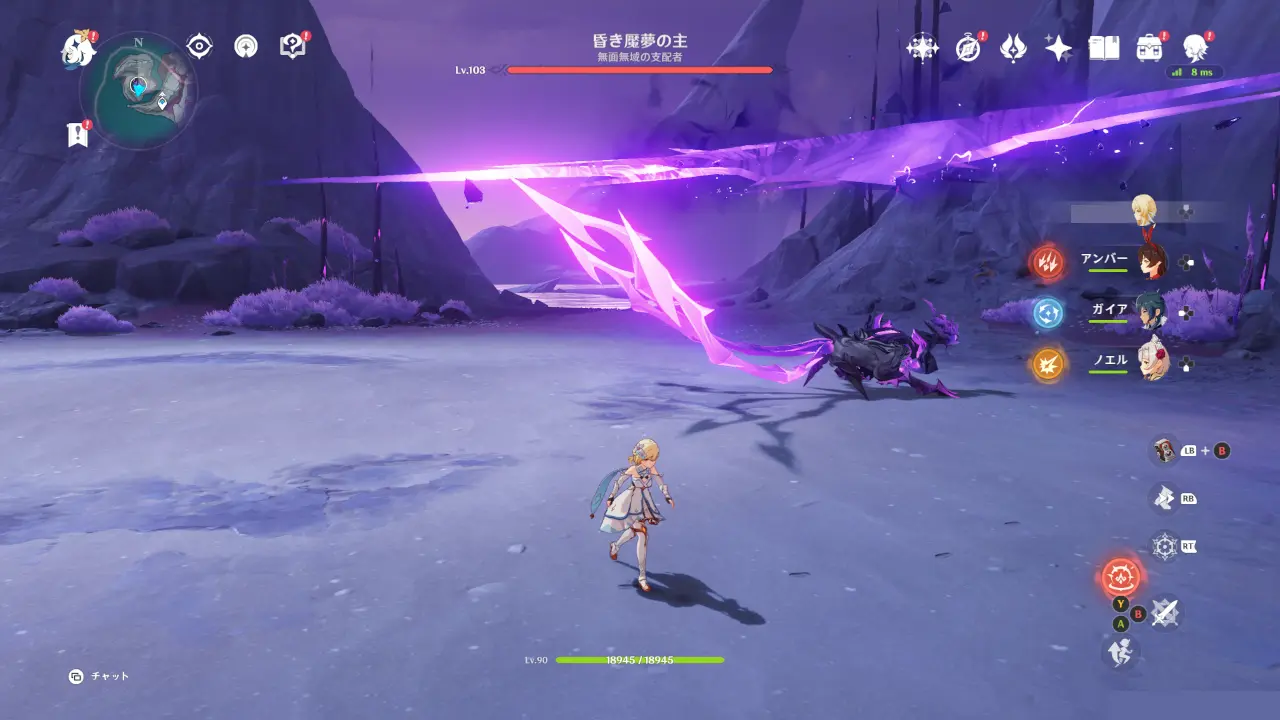Open the character head silhouette menu

[x=1194, y=47]
